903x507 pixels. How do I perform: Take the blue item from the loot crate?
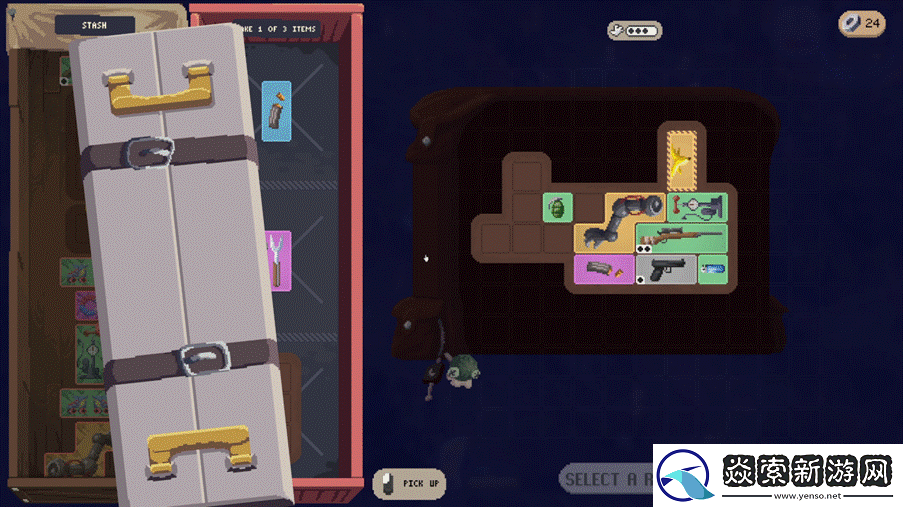click(277, 111)
